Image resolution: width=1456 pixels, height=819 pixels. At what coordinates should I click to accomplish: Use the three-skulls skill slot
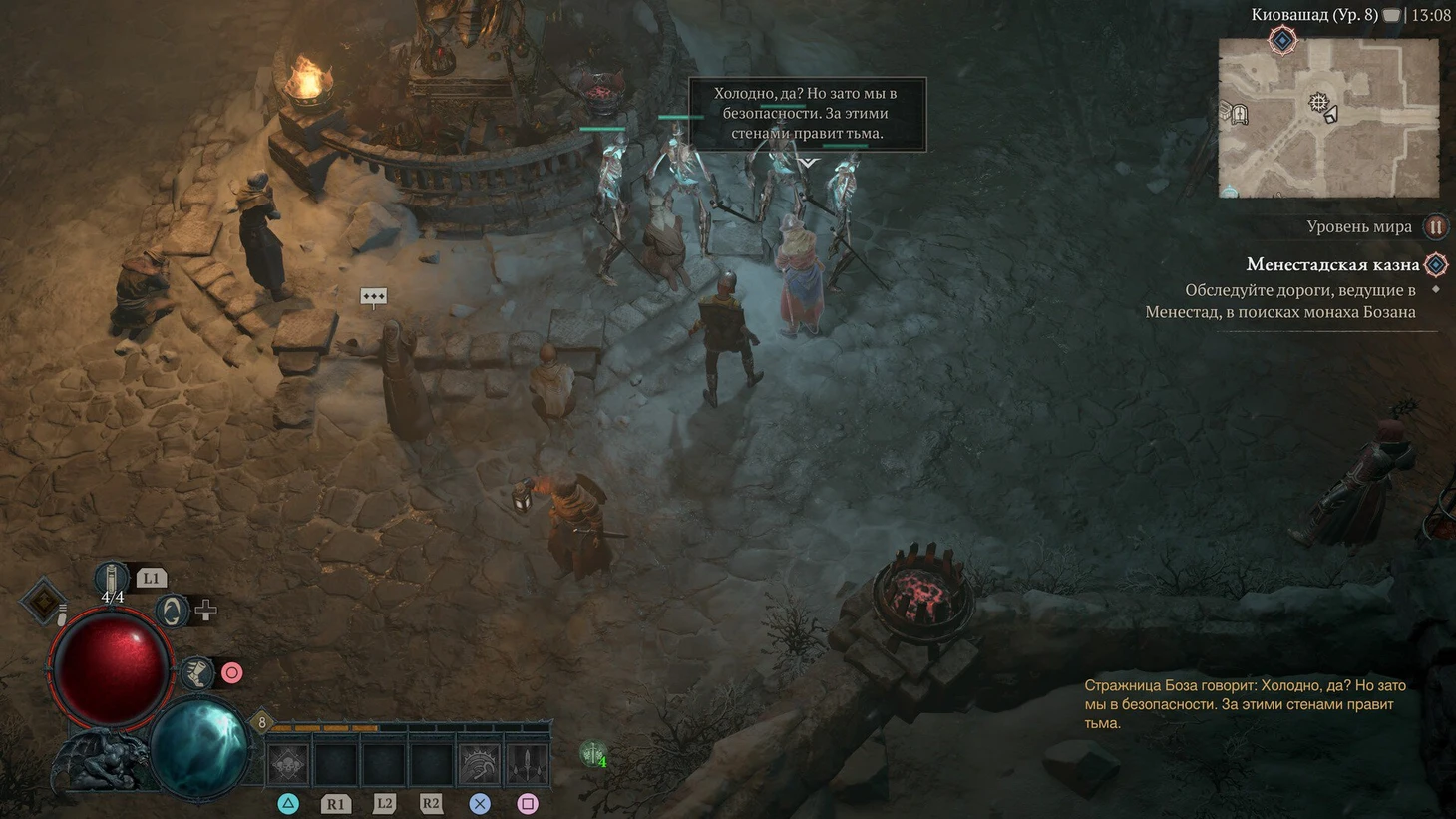(288, 765)
